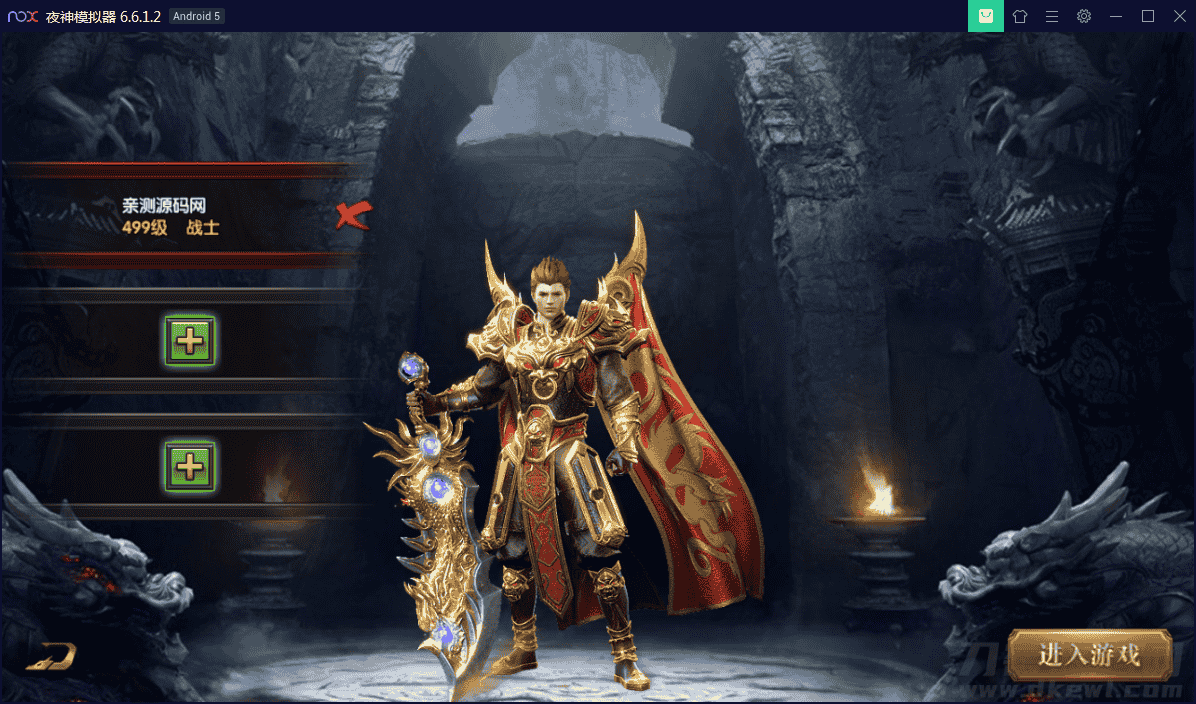Enter the game with 进入游戏 button

coord(1089,656)
